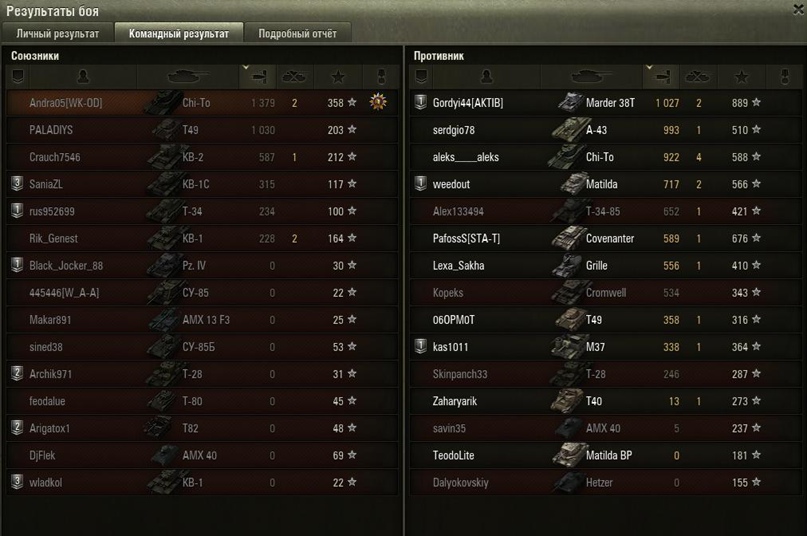Close the battle results window
807x536 pixels.
point(796,10)
